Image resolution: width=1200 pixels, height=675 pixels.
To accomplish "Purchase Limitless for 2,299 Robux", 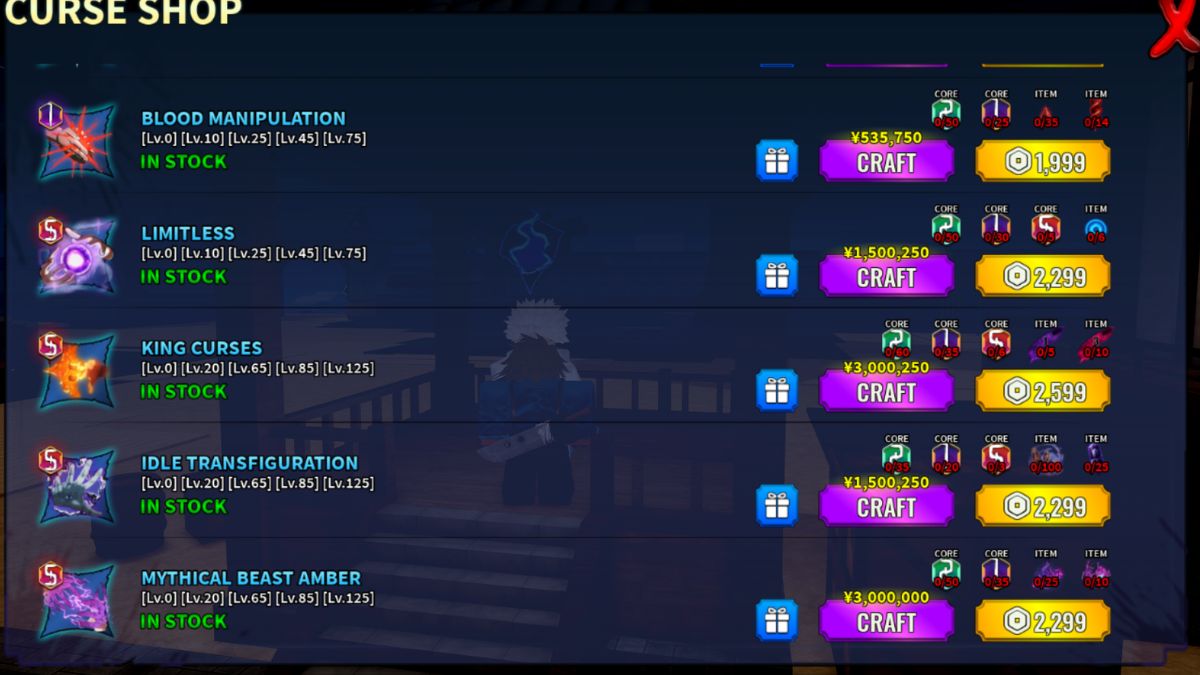I will click(1043, 277).
